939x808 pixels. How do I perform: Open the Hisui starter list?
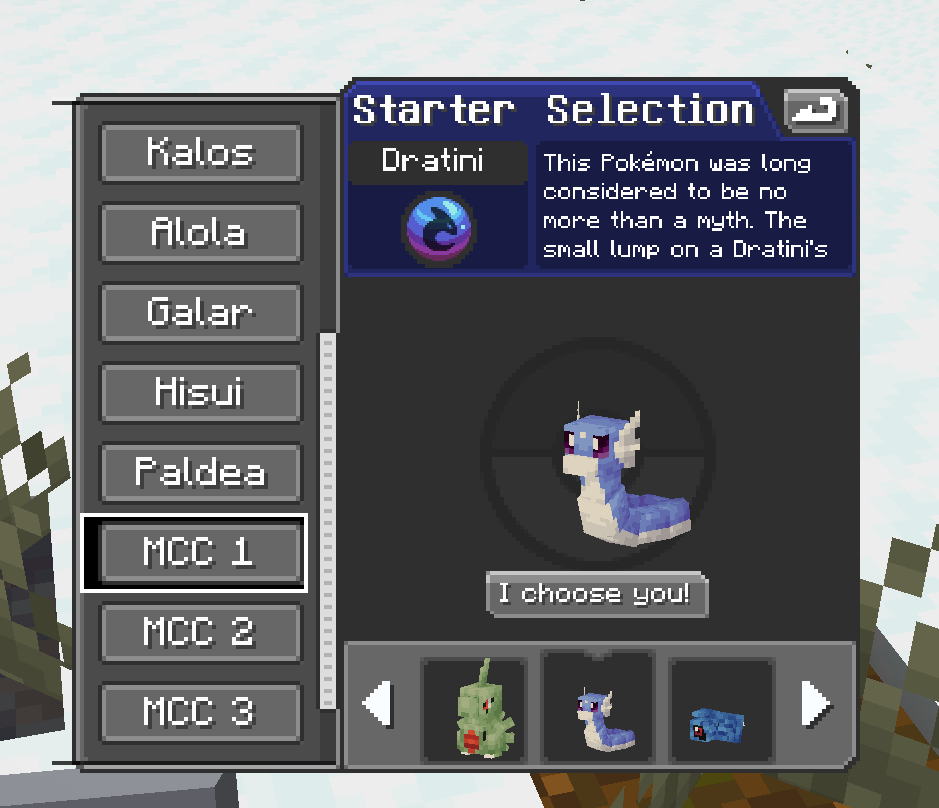coord(201,393)
